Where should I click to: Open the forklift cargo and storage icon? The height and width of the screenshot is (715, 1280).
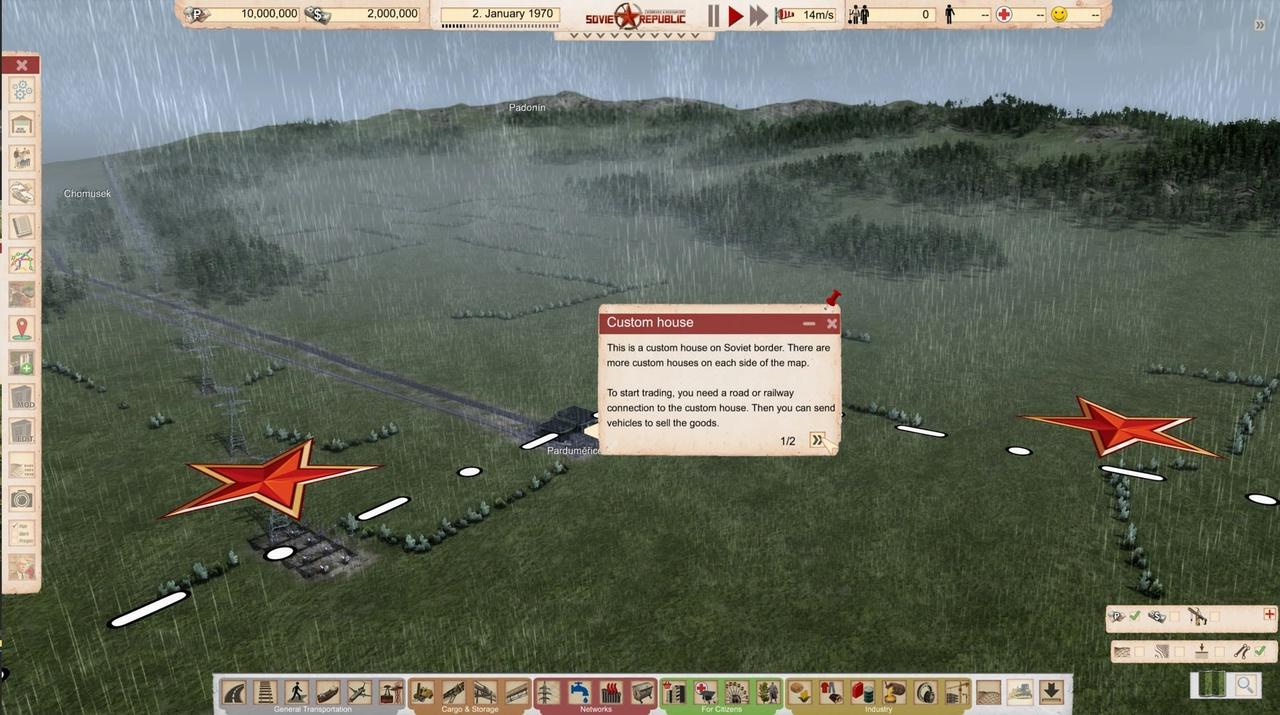point(423,692)
